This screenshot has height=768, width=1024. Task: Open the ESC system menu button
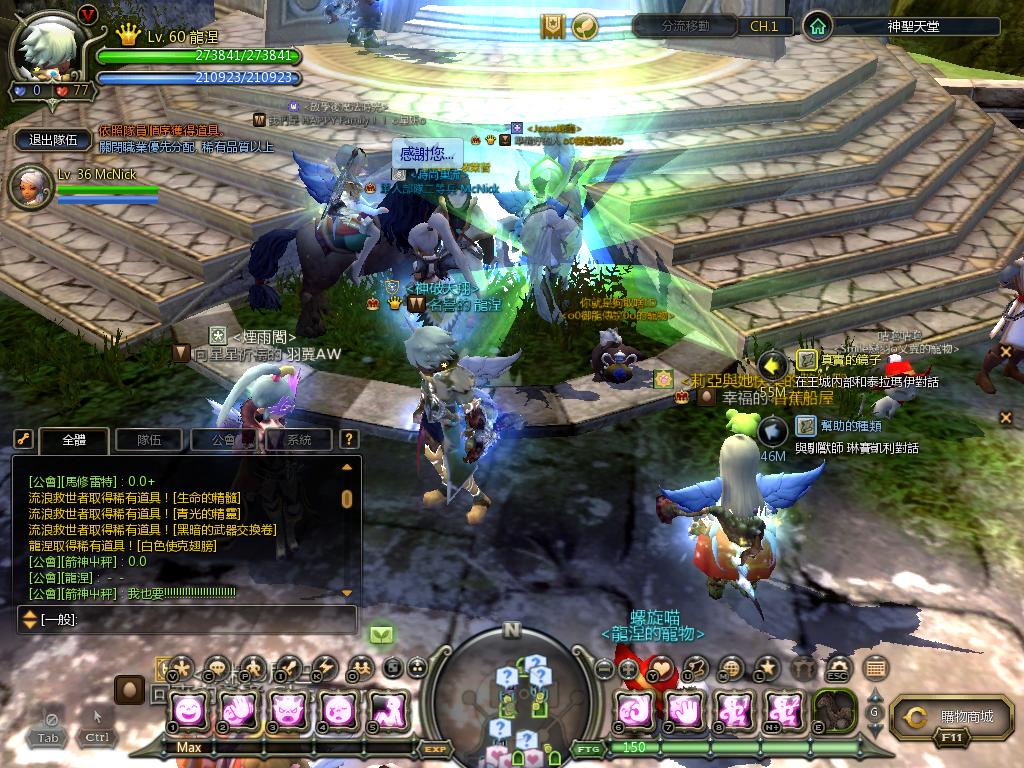coord(836,667)
